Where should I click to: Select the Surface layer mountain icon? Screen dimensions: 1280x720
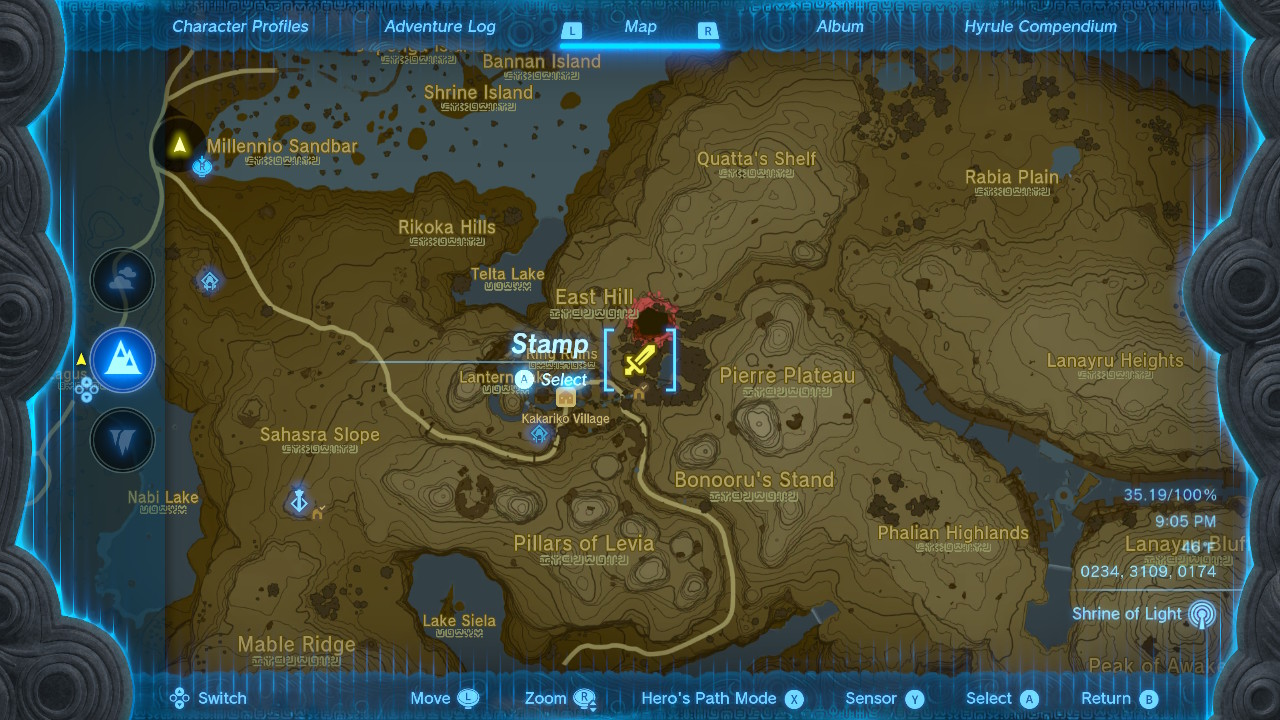(x=123, y=360)
